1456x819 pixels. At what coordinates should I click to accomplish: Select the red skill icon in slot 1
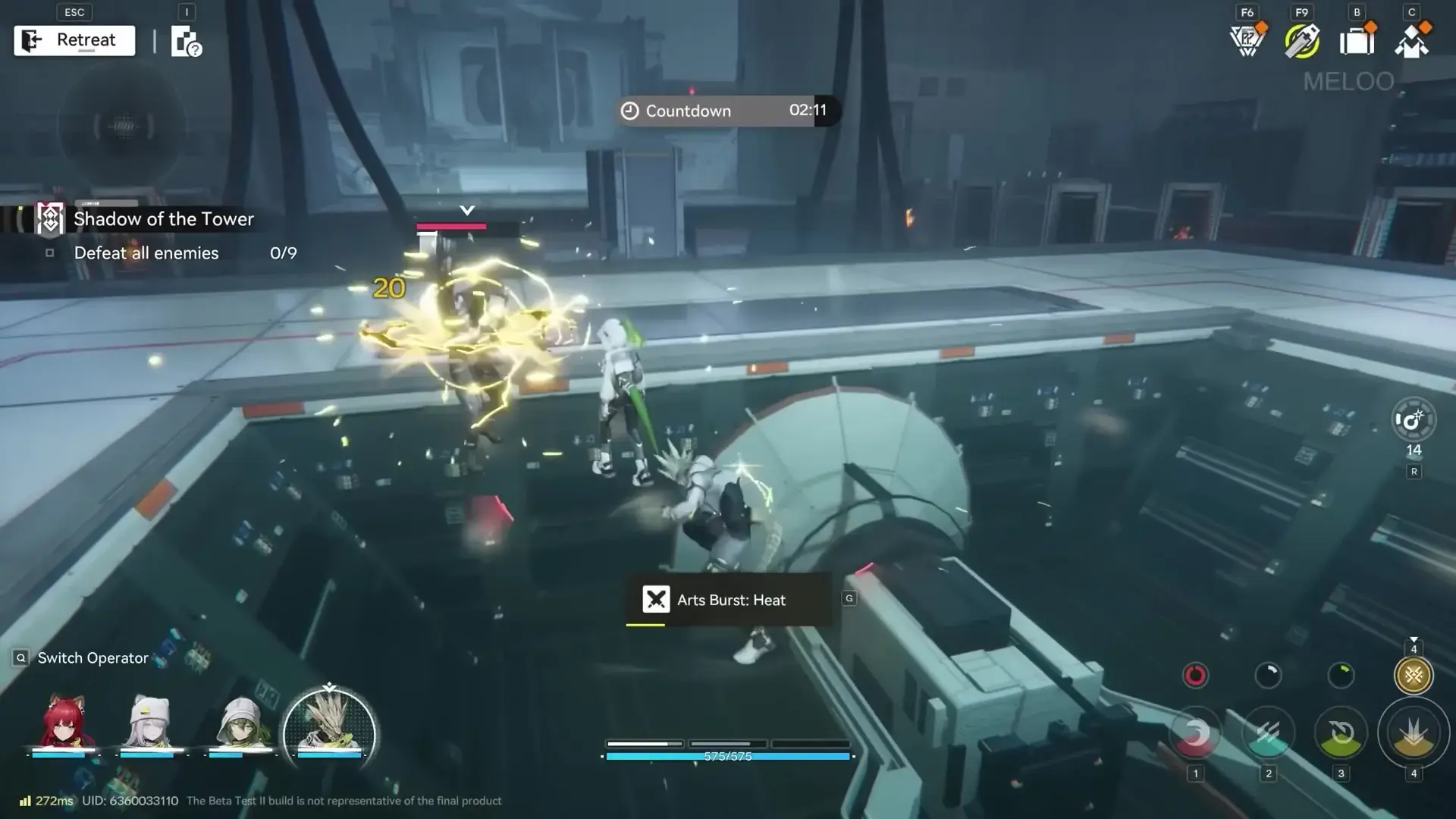pos(1195,732)
